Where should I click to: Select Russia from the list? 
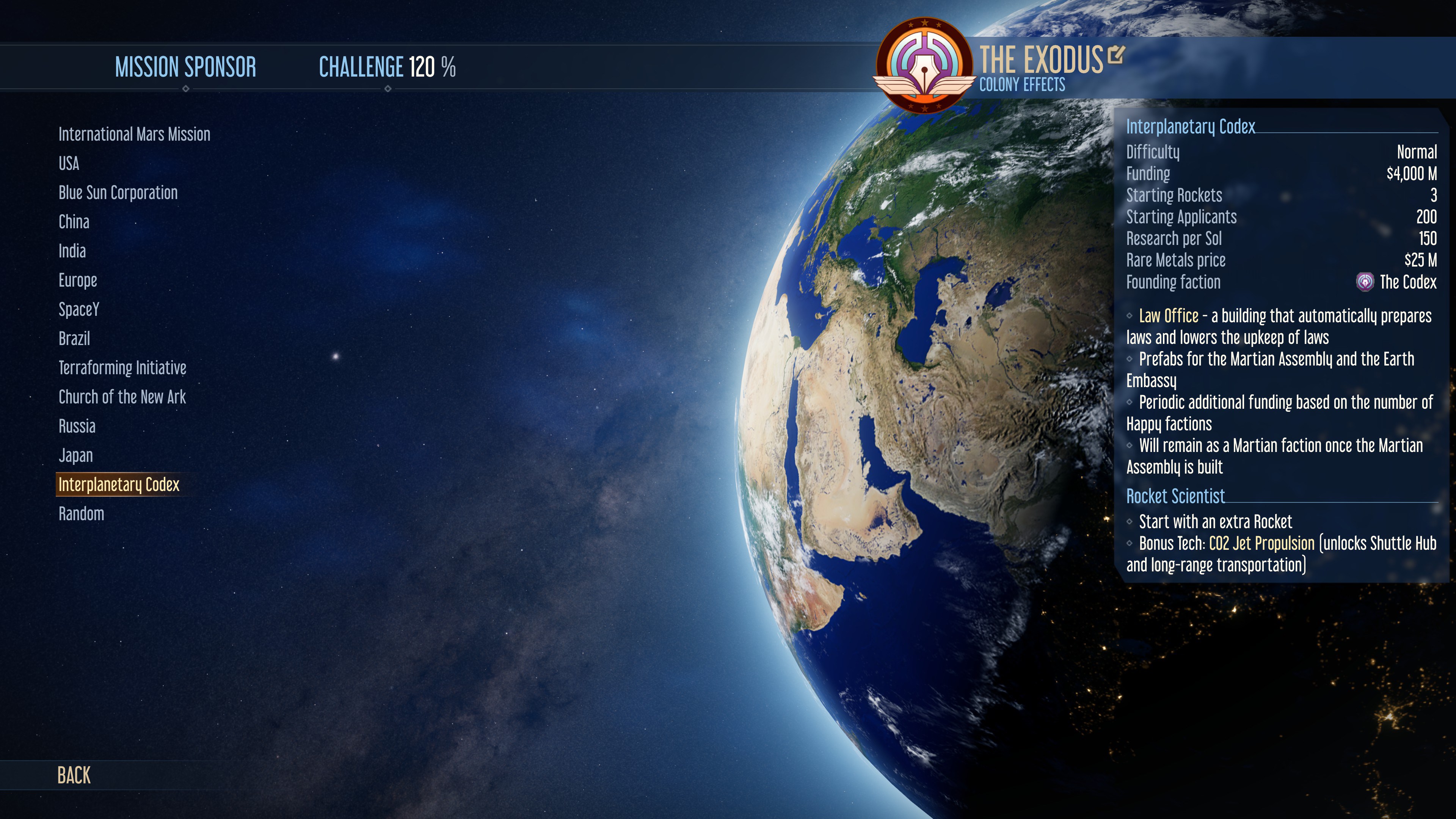[77, 426]
